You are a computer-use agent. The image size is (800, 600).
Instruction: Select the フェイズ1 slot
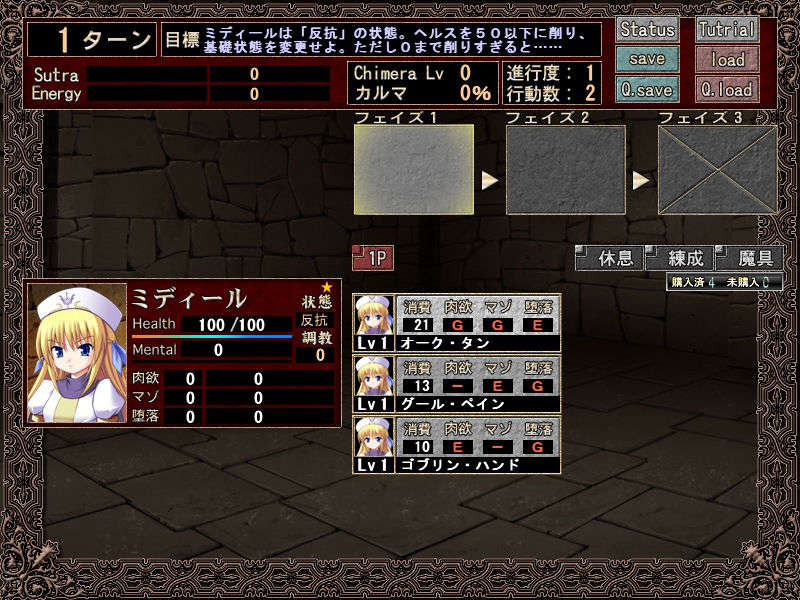pos(414,169)
